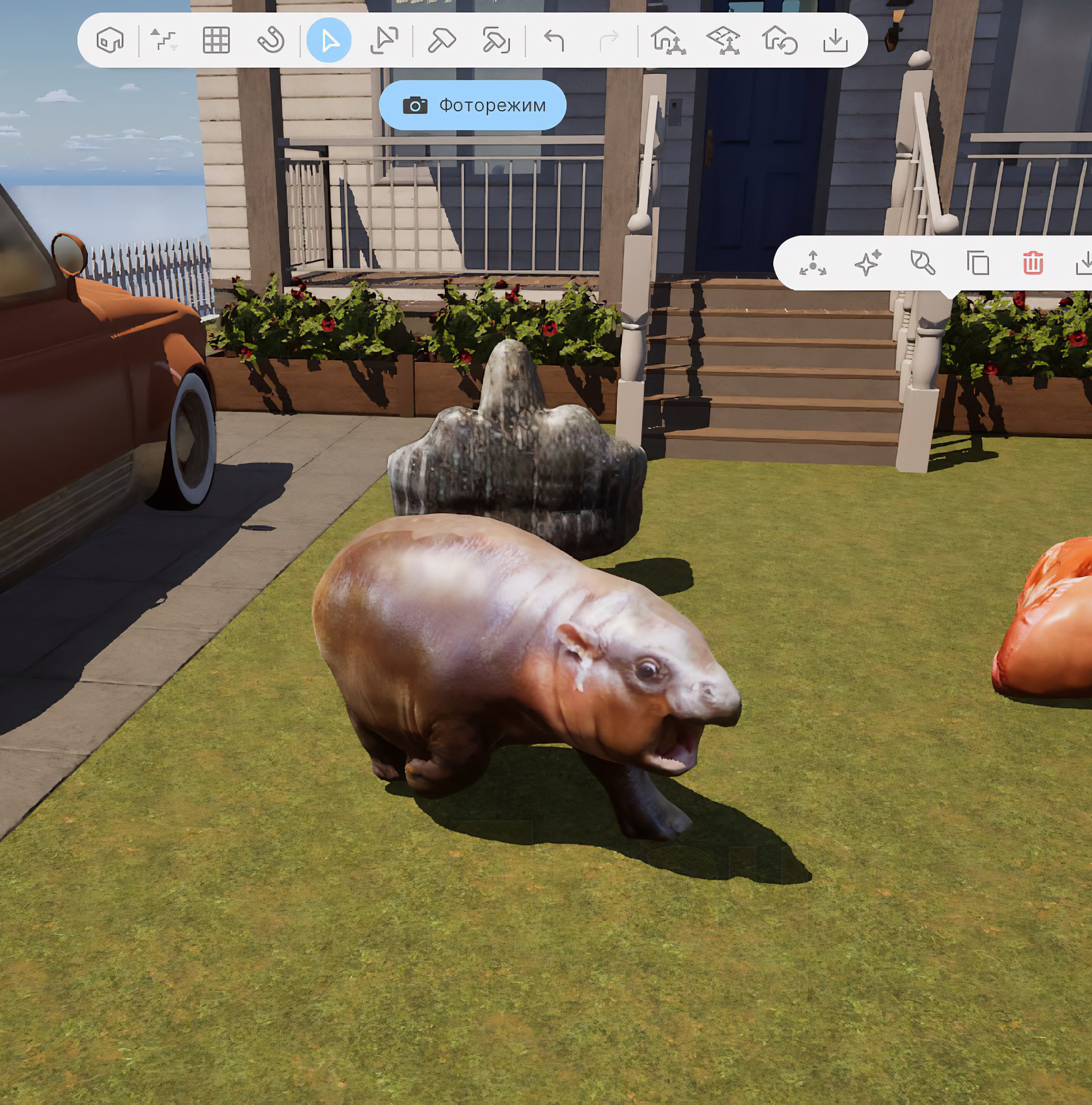Click the download arrow in top toolbar

click(835, 40)
